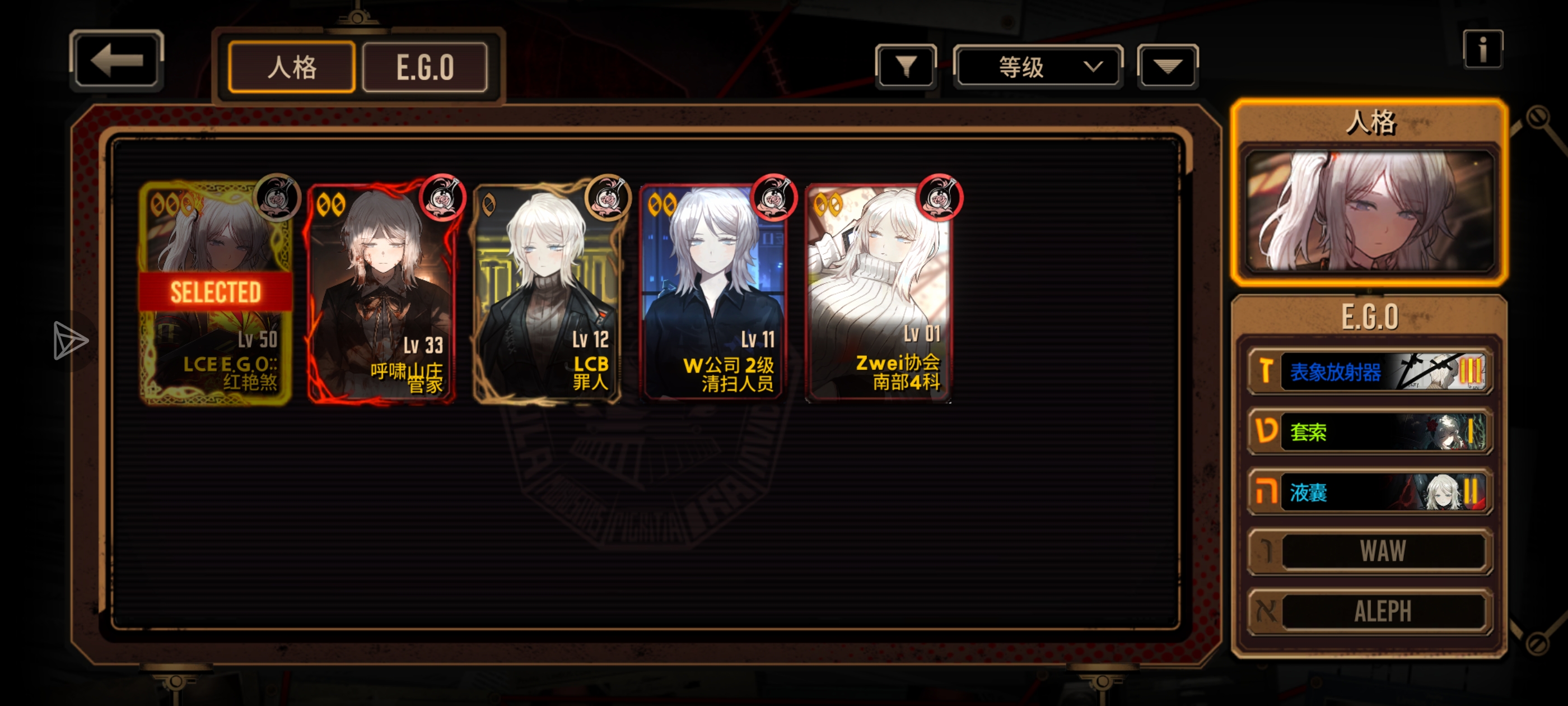The width and height of the screenshot is (1568, 706).
Task: Select the 表象放射器 E.G.O slot
Action: [1369, 371]
